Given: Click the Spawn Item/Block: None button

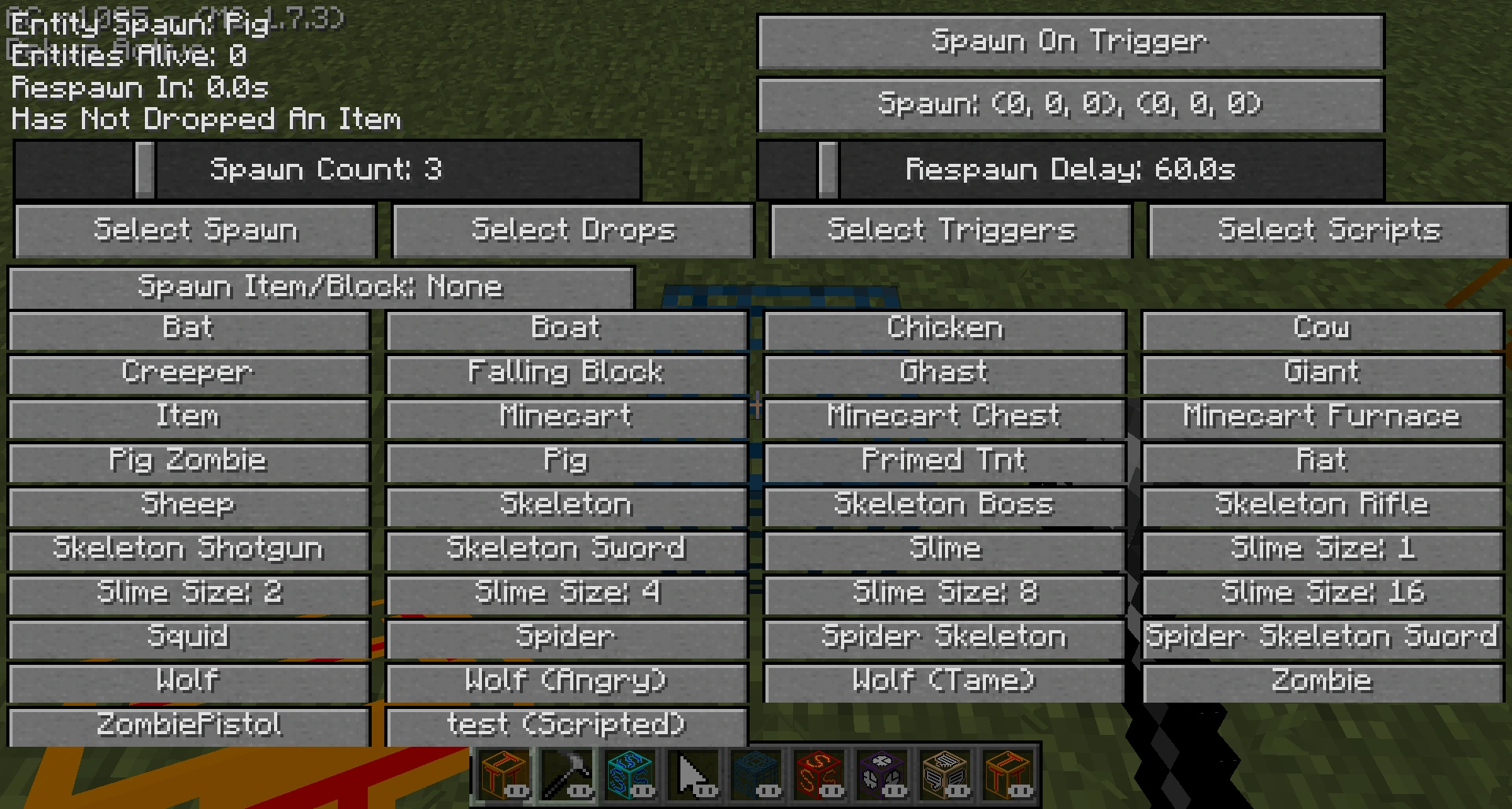Looking at the screenshot, I should pos(321,287).
